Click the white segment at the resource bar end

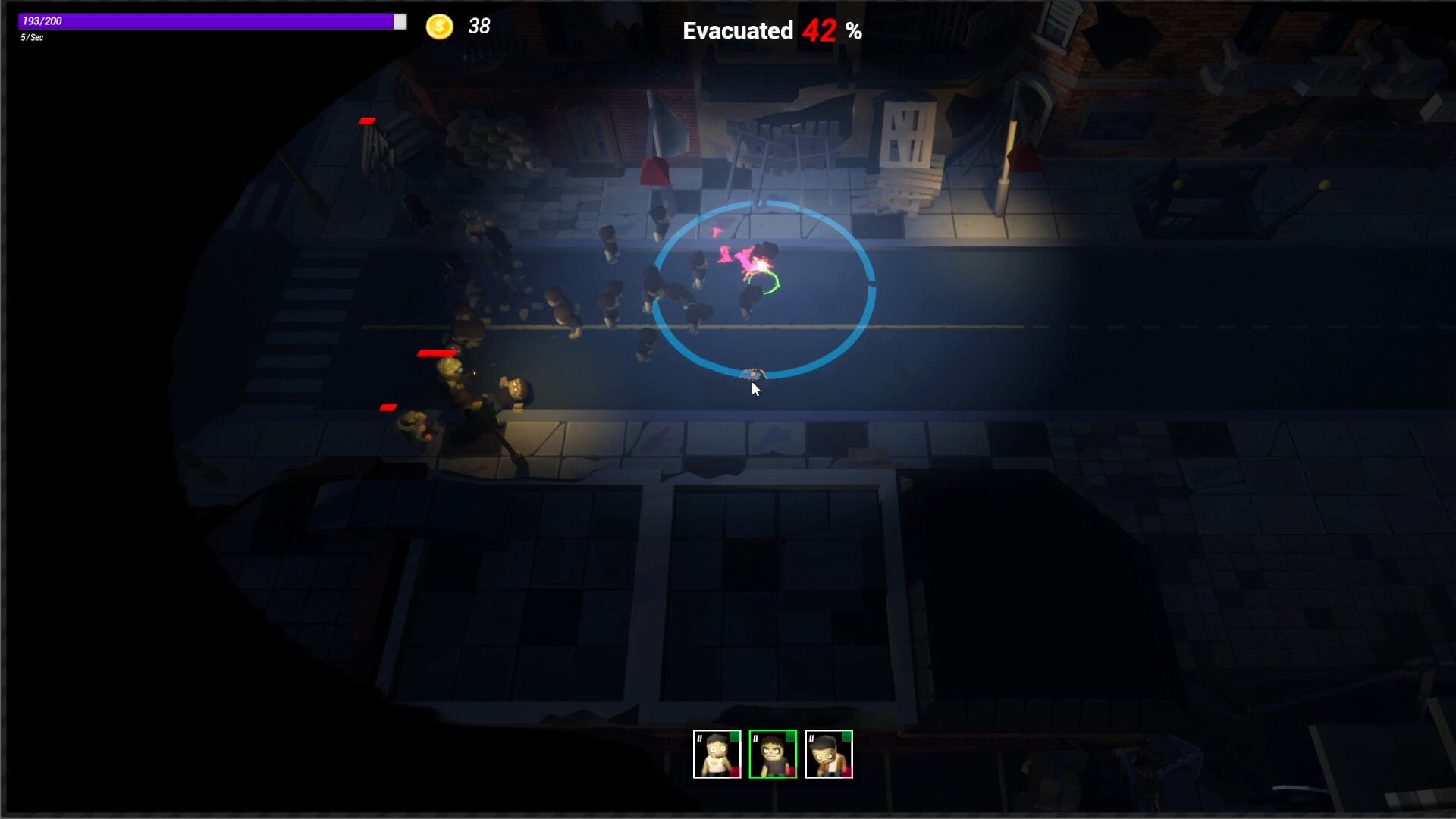[400, 22]
